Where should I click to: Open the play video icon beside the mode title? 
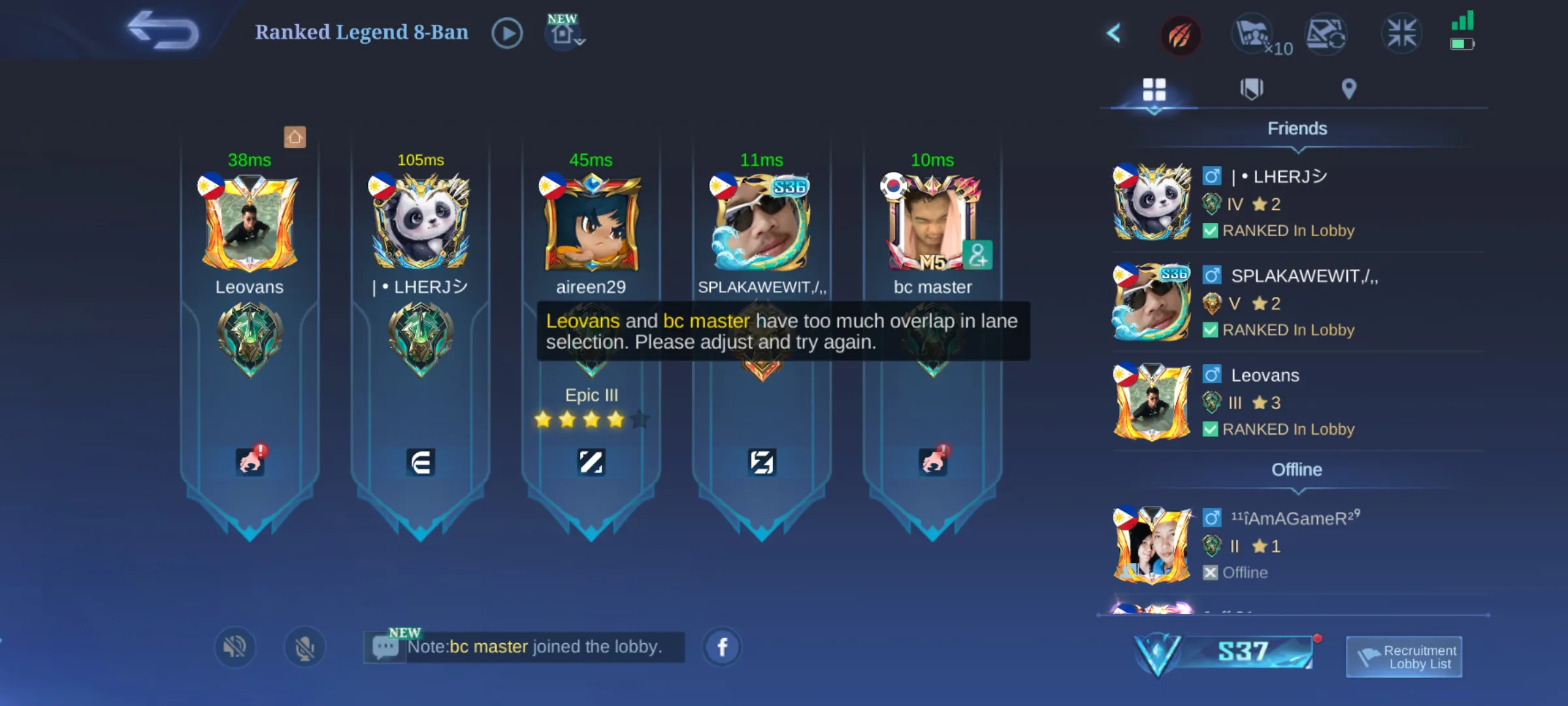[507, 33]
